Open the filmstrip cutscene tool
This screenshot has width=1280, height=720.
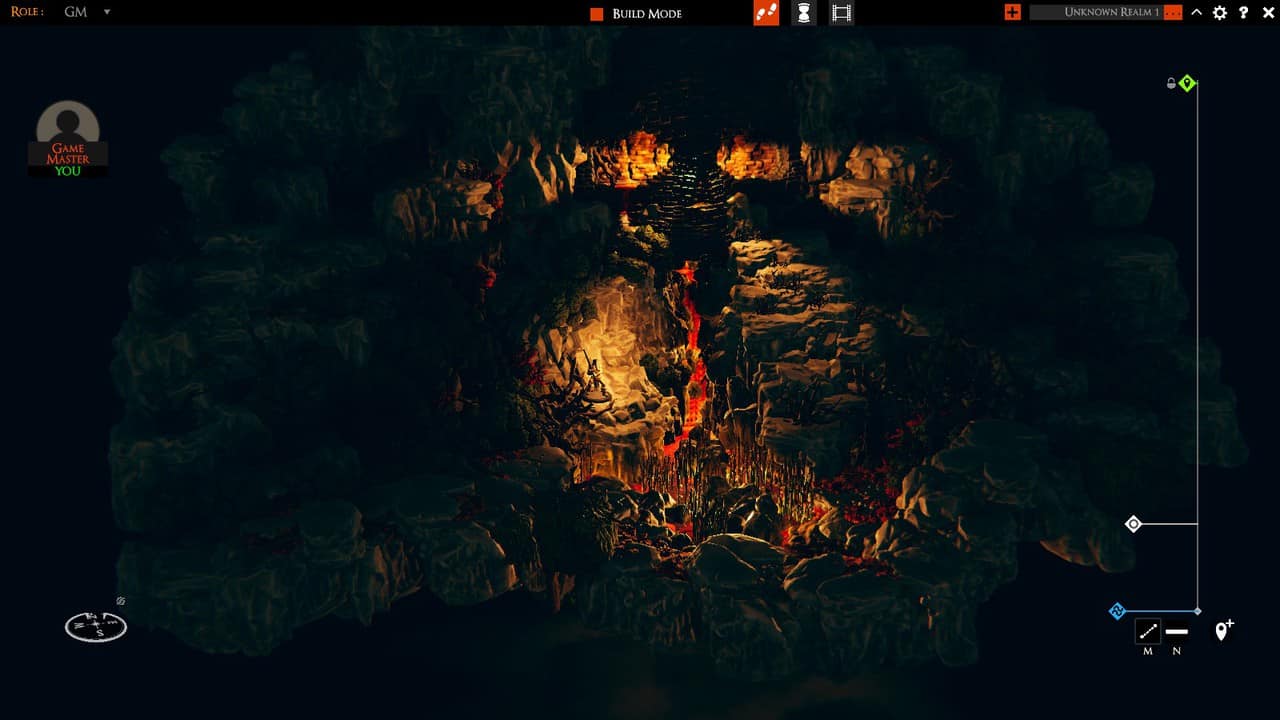click(x=841, y=13)
